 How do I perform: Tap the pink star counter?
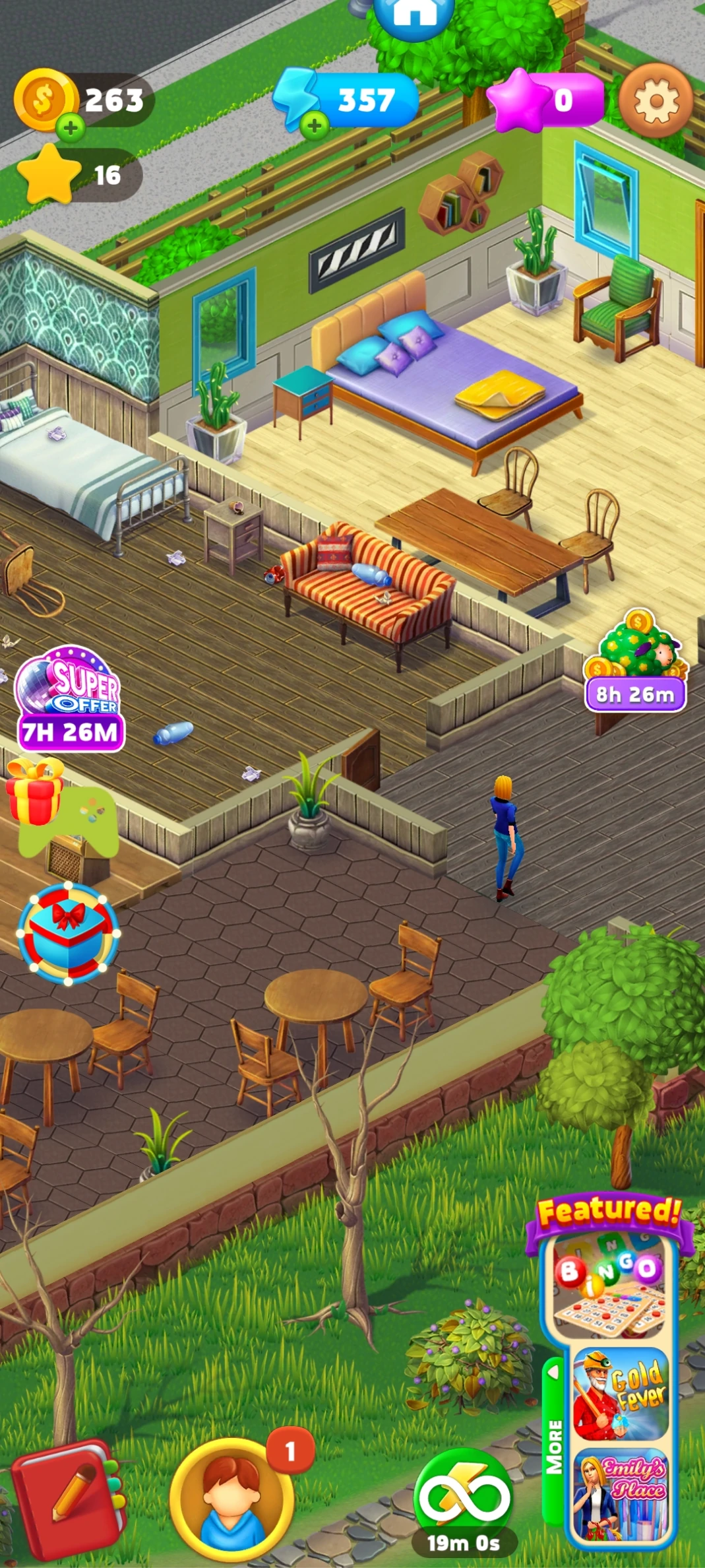click(x=545, y=100)
